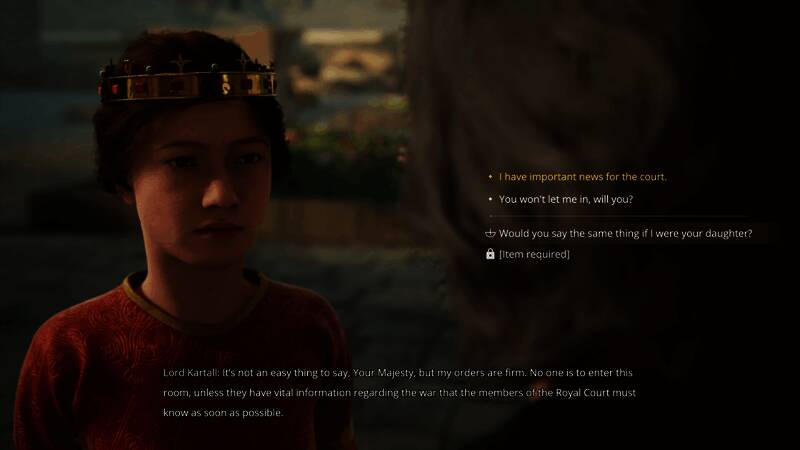Pick the reply about being your daughter

click(625, 234)
